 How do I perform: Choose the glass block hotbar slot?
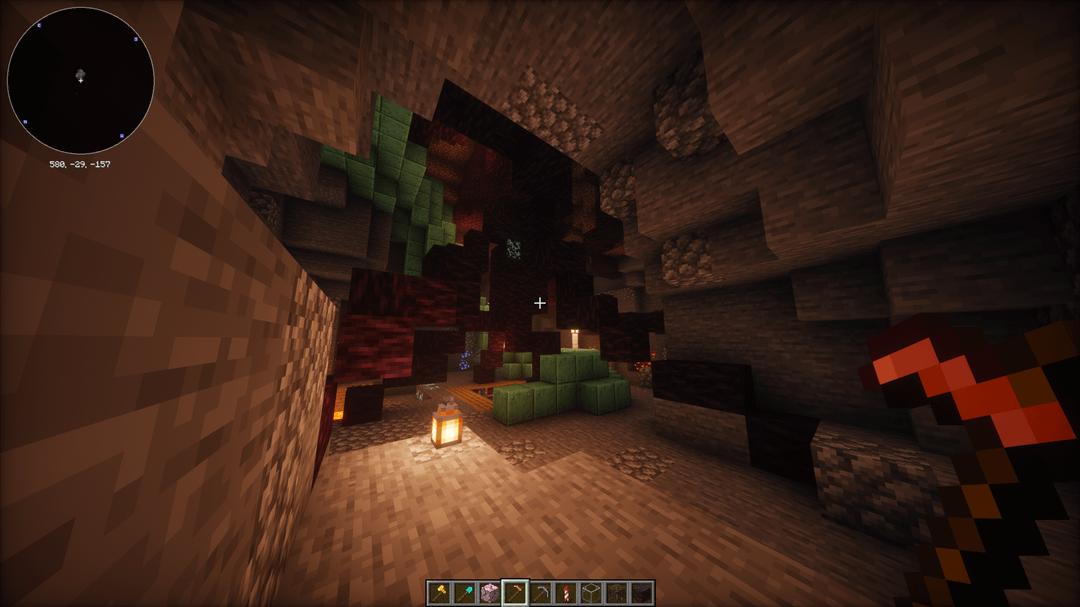[591, 592]
